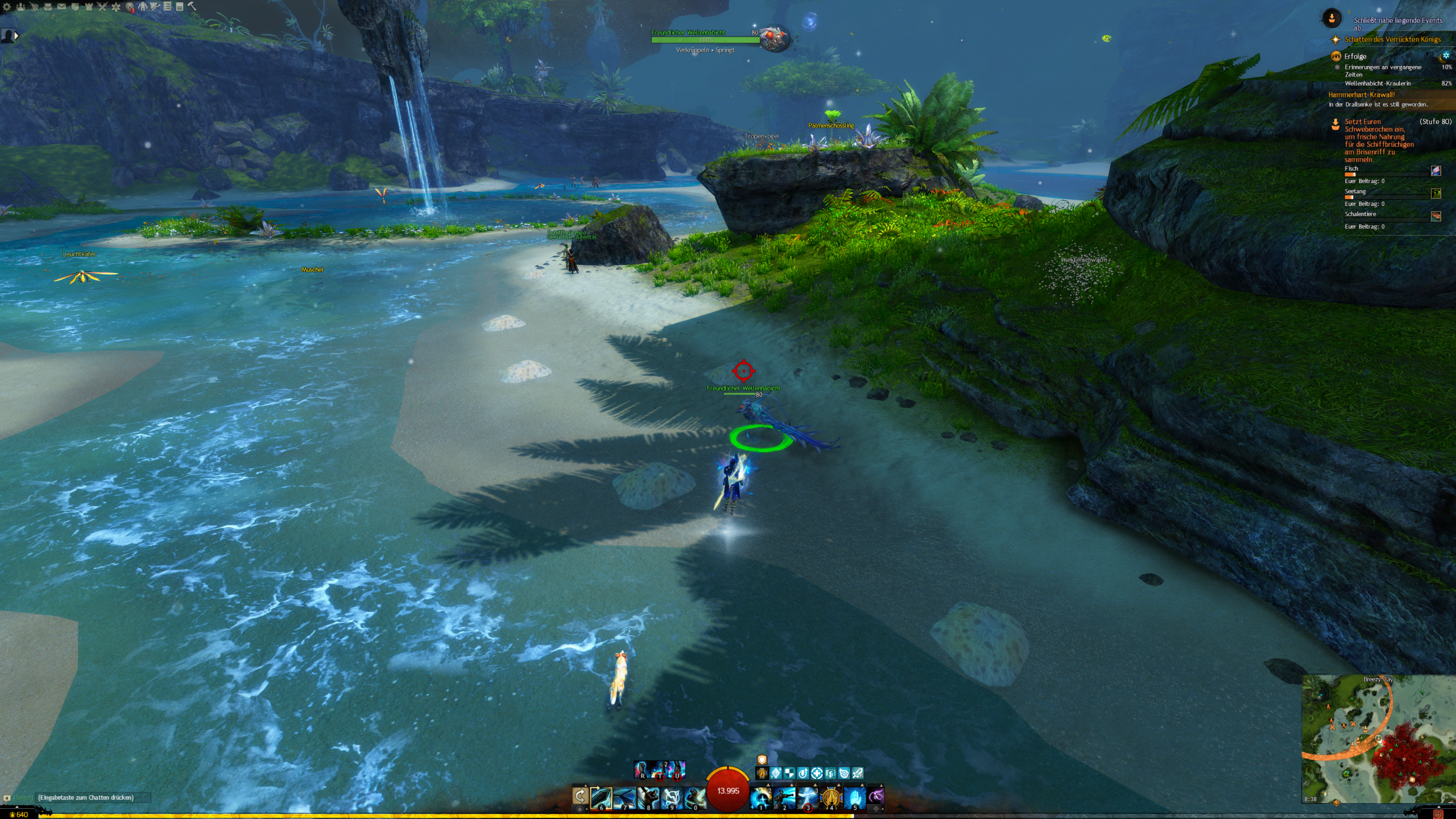Open the lion head trading post icon
Screen dimensions: 1456x819
(x=130, y=7)
